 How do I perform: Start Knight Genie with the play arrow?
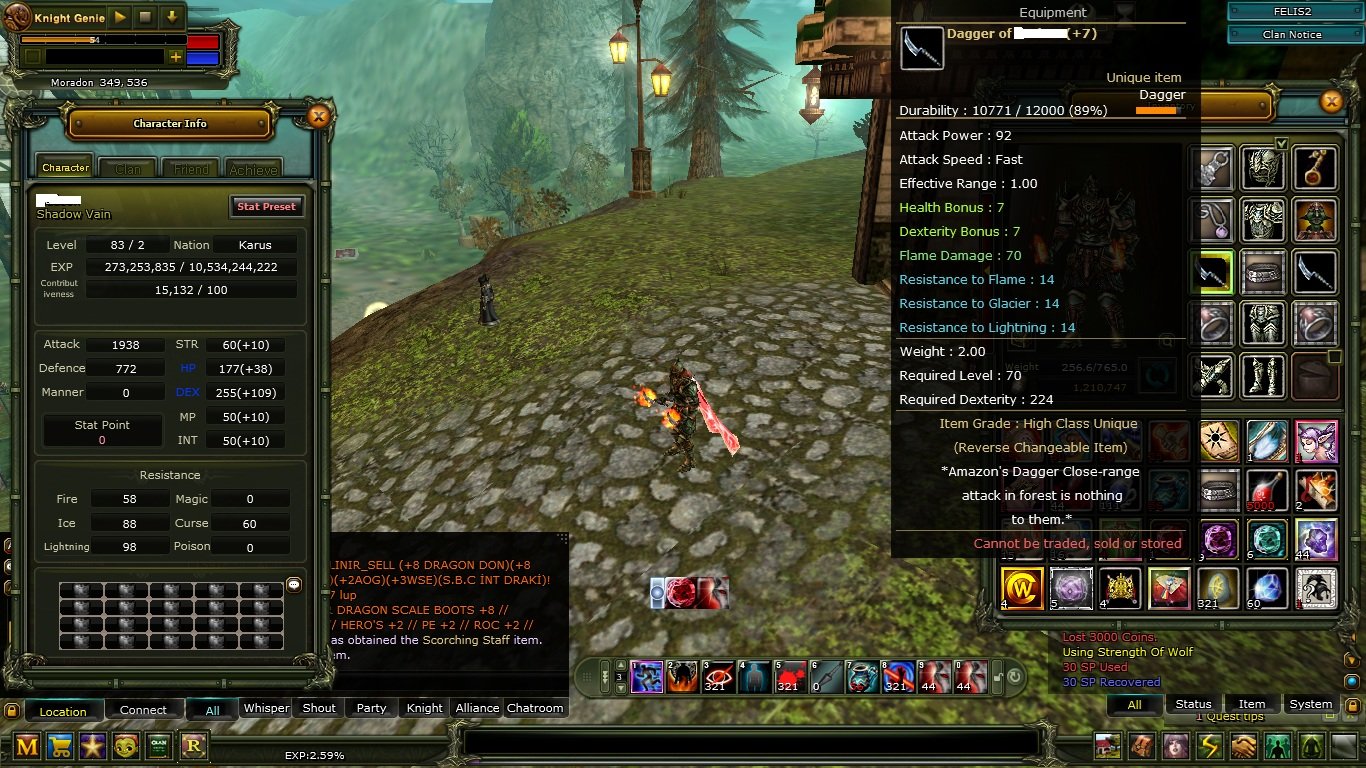tap(120, 17)
